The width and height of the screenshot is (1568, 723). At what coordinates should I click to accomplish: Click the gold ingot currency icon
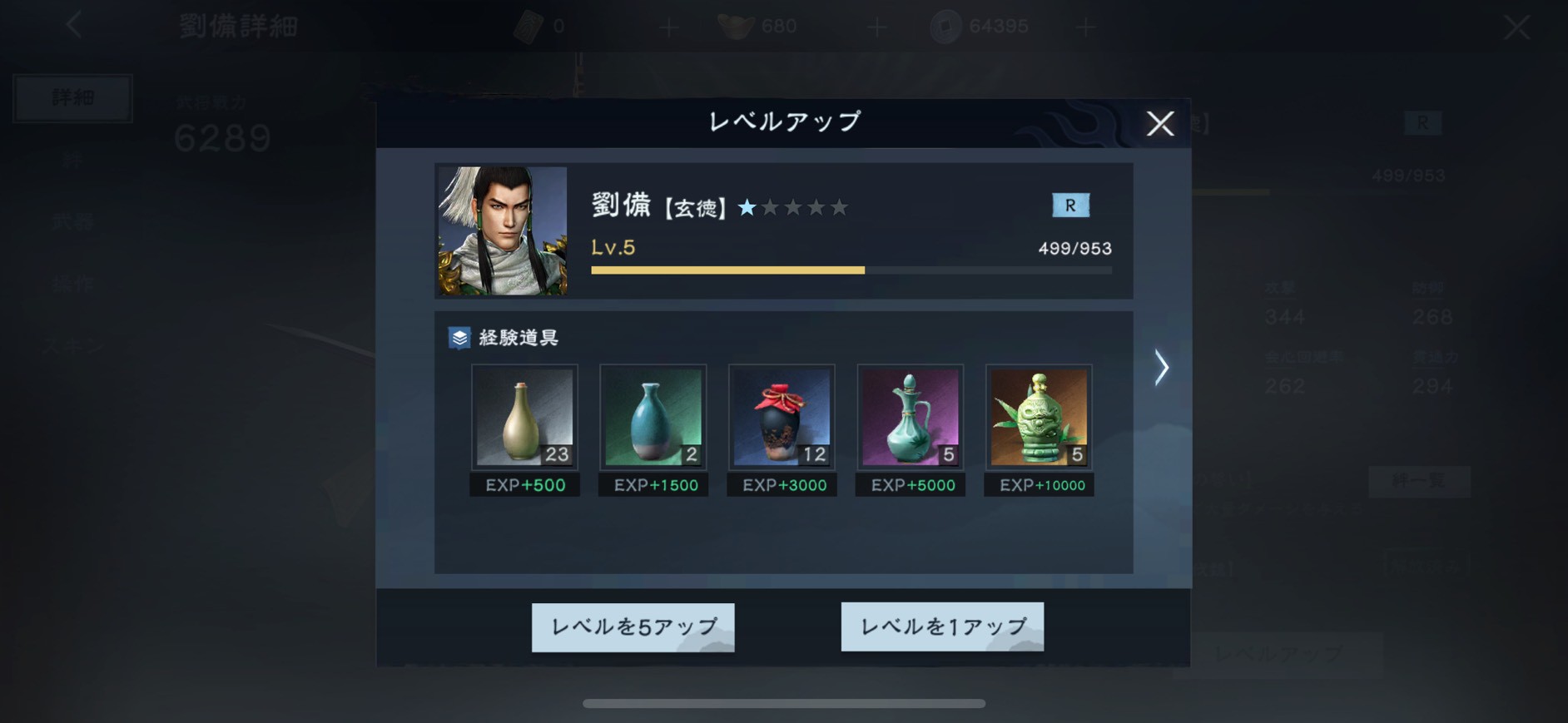pos(731,25)
